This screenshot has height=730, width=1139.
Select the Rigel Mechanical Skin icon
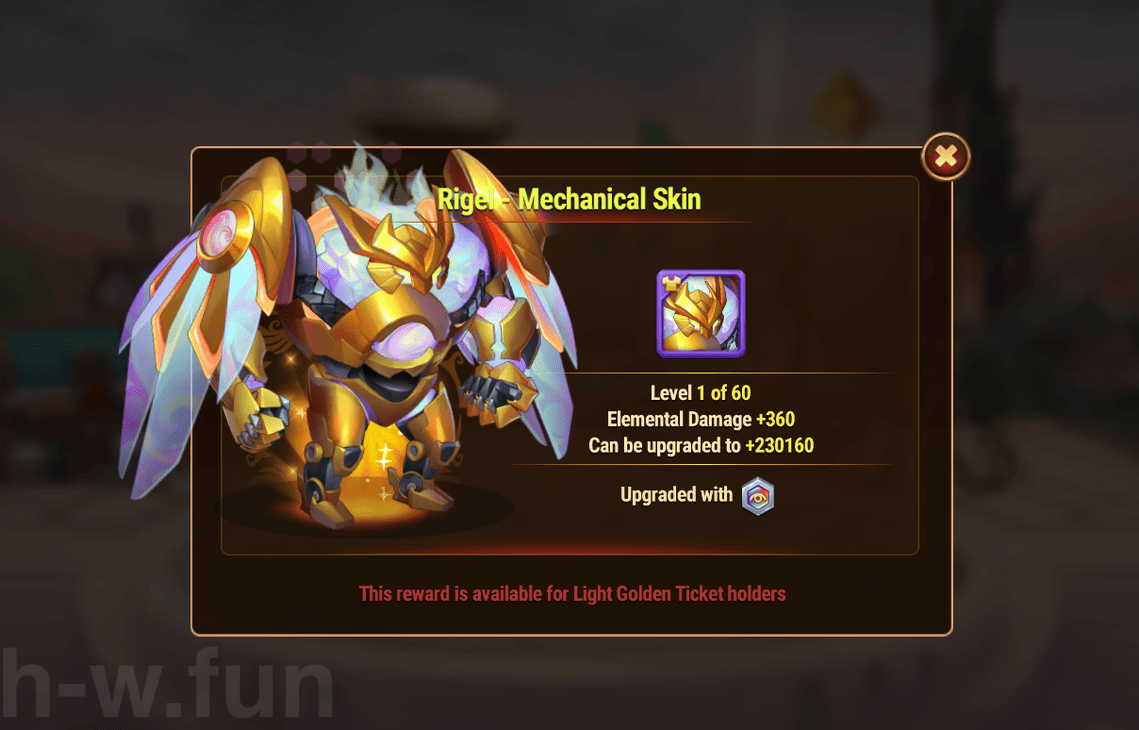click(x=700, y=314)
